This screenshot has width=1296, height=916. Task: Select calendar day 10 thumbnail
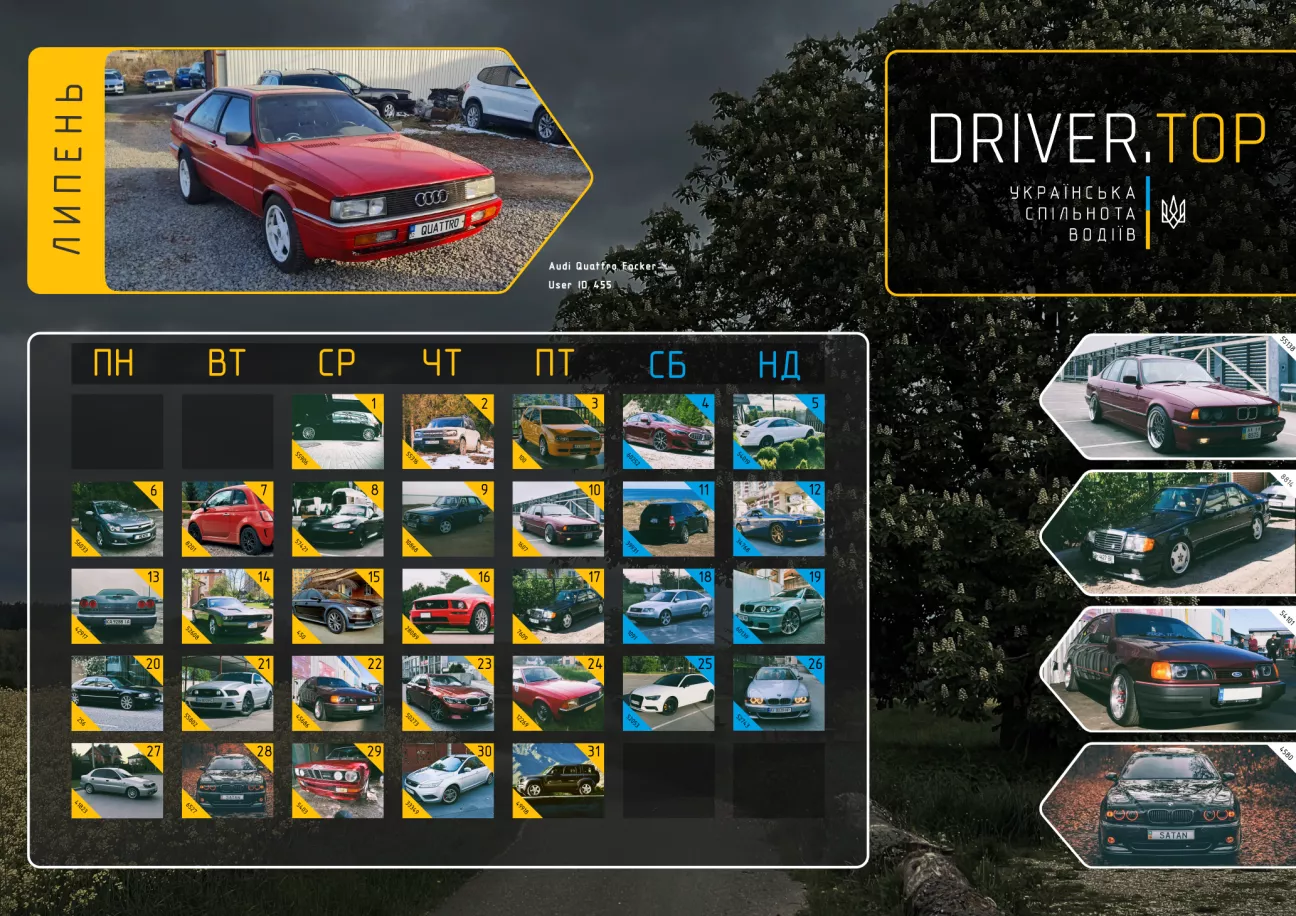click(558, 519)
